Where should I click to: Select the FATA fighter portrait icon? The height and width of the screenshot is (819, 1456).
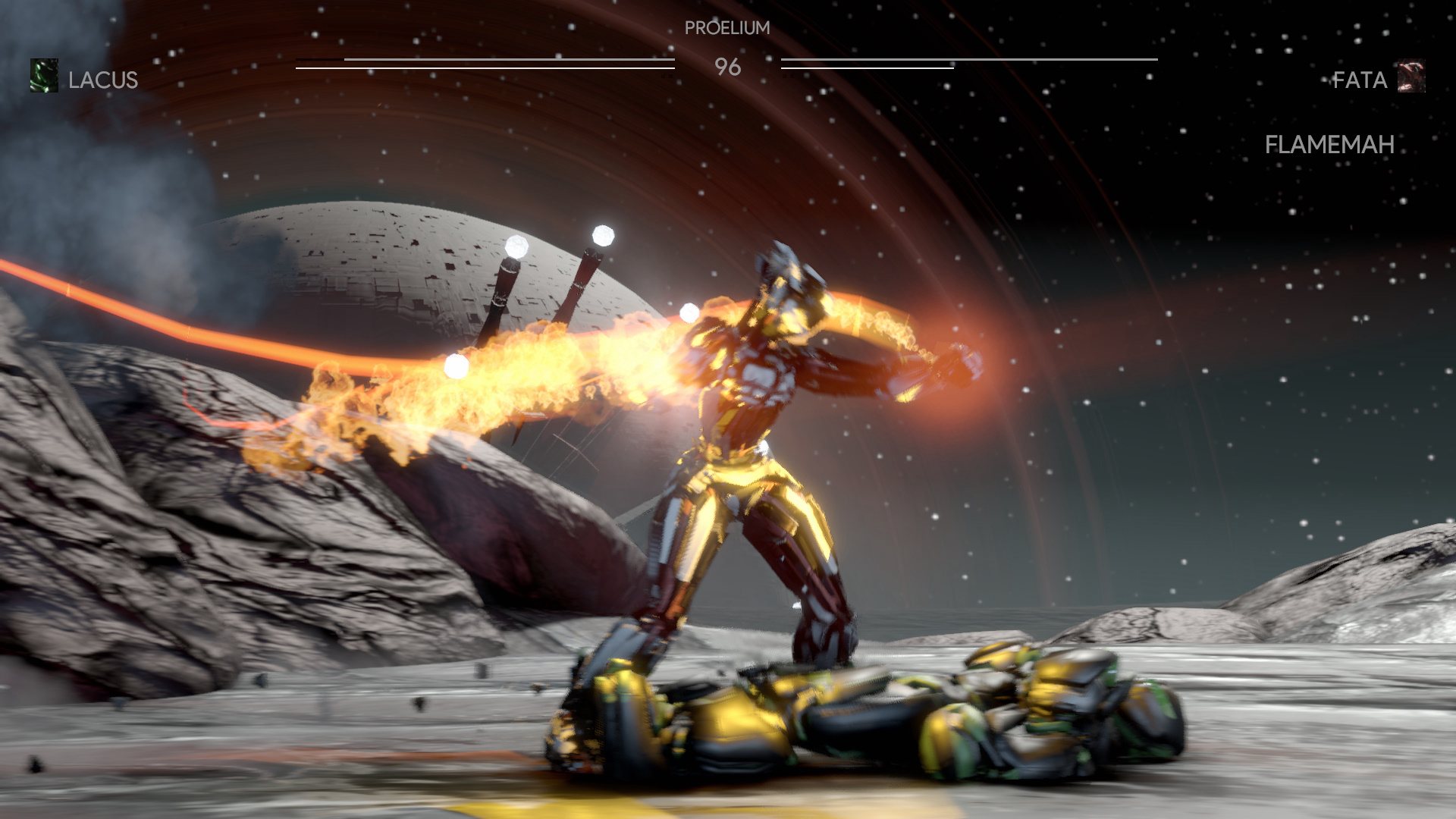(1411, 77)
